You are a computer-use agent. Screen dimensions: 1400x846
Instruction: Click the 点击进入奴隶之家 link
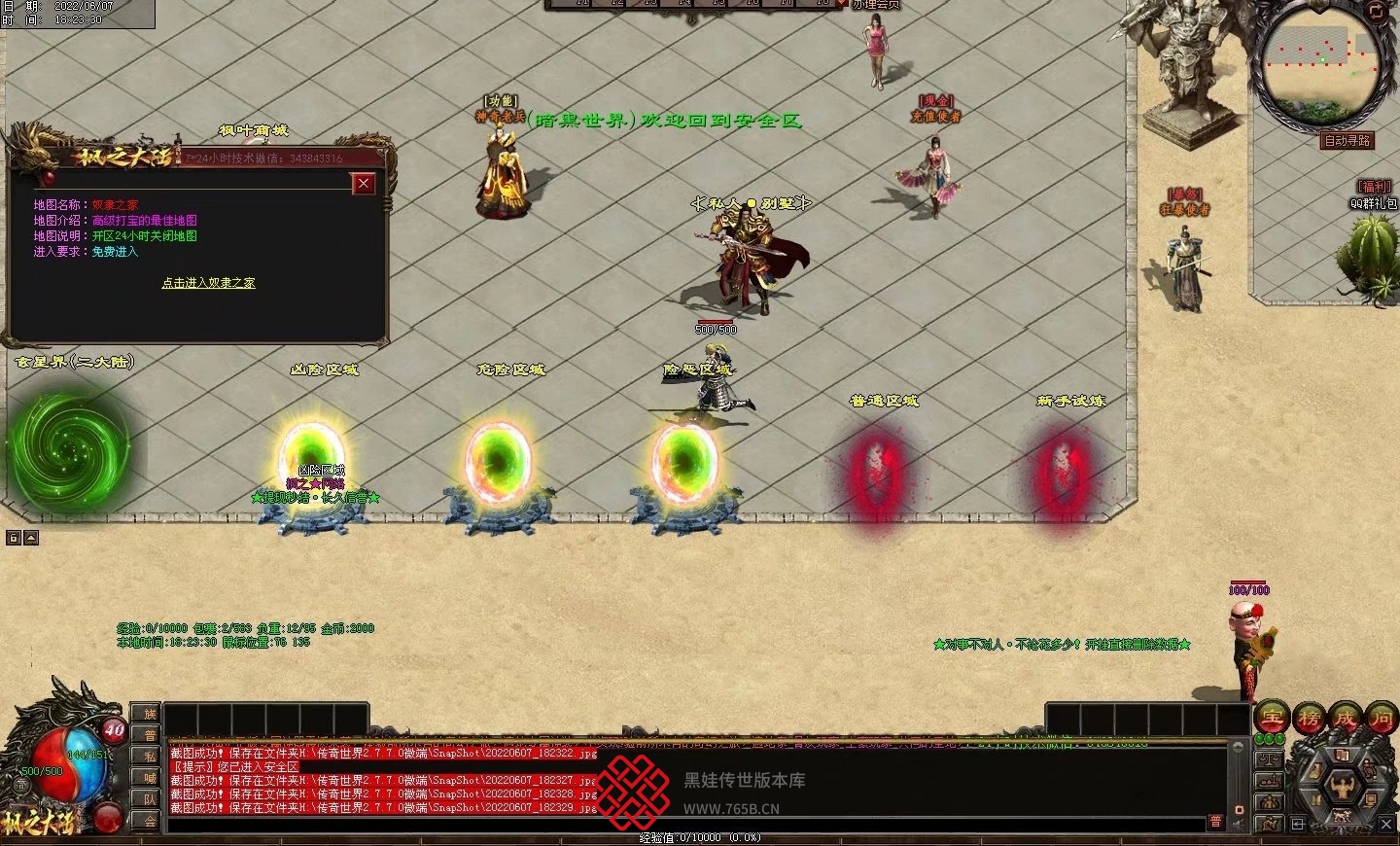click(x=208, y=283)
